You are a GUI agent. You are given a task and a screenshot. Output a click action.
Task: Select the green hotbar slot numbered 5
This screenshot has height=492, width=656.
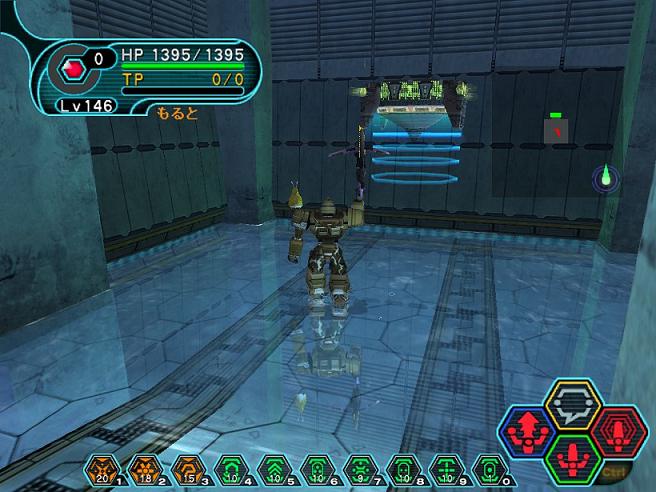tap(272, 467)
